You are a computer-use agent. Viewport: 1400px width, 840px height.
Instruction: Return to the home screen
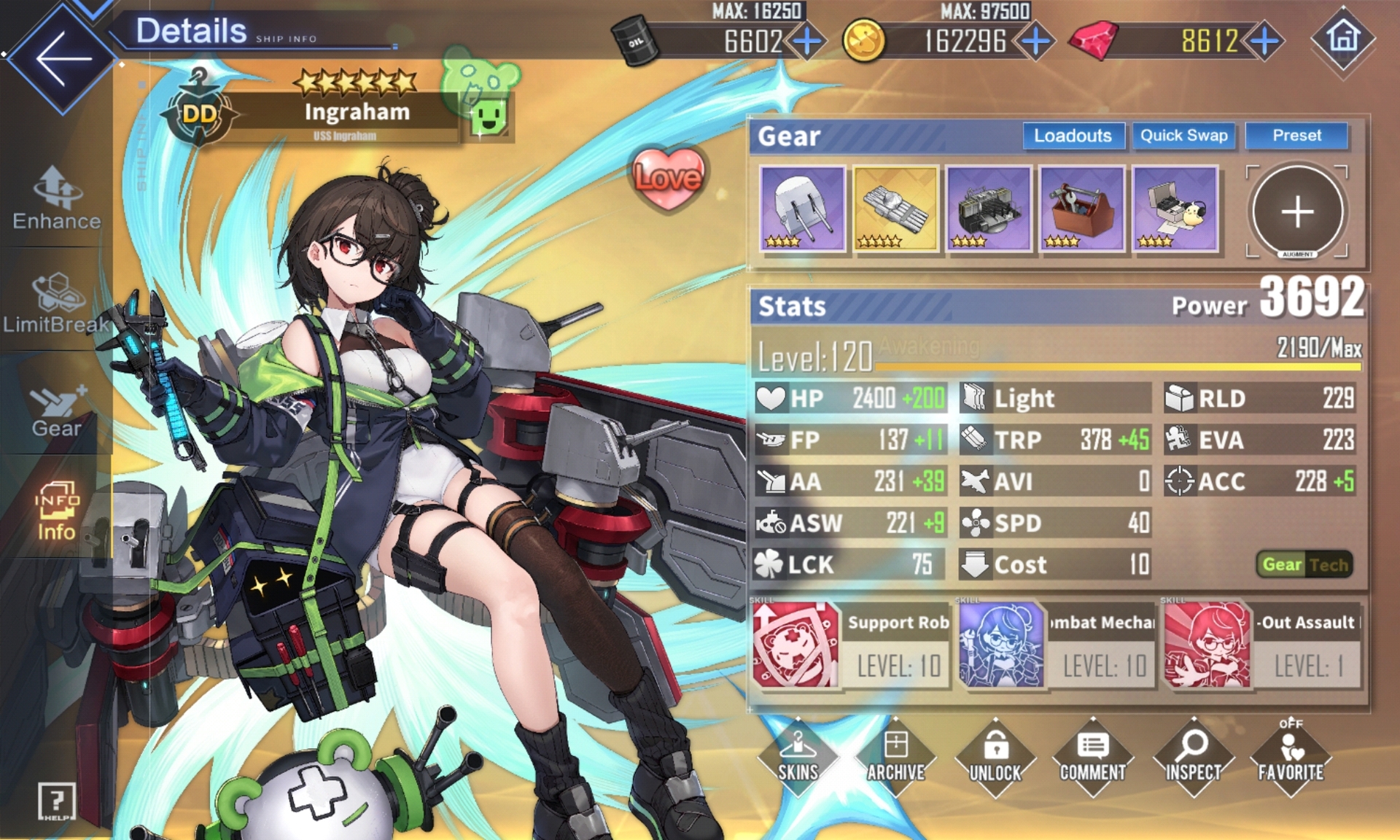click(1343, 38)
